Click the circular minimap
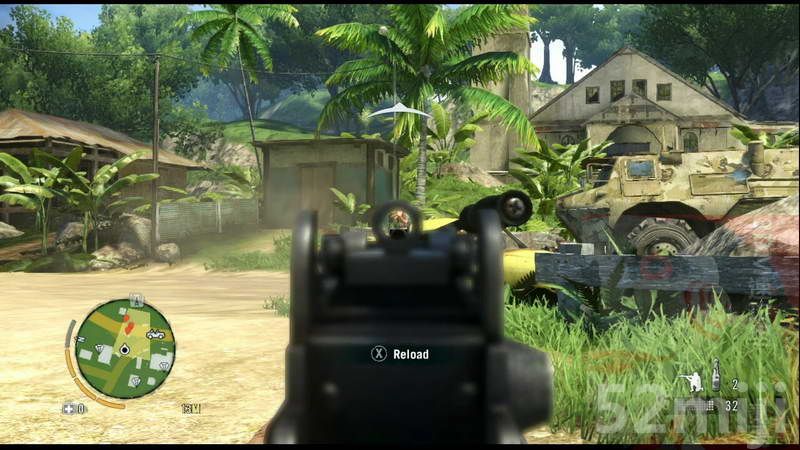 pos(124,349)
